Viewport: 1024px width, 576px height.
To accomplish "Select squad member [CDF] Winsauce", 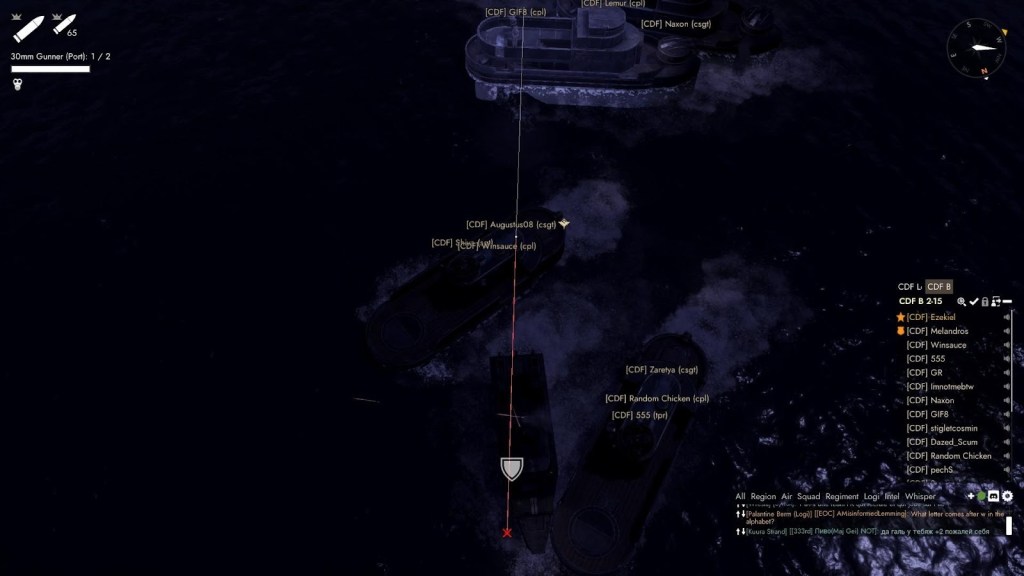I will coord(936,345).
